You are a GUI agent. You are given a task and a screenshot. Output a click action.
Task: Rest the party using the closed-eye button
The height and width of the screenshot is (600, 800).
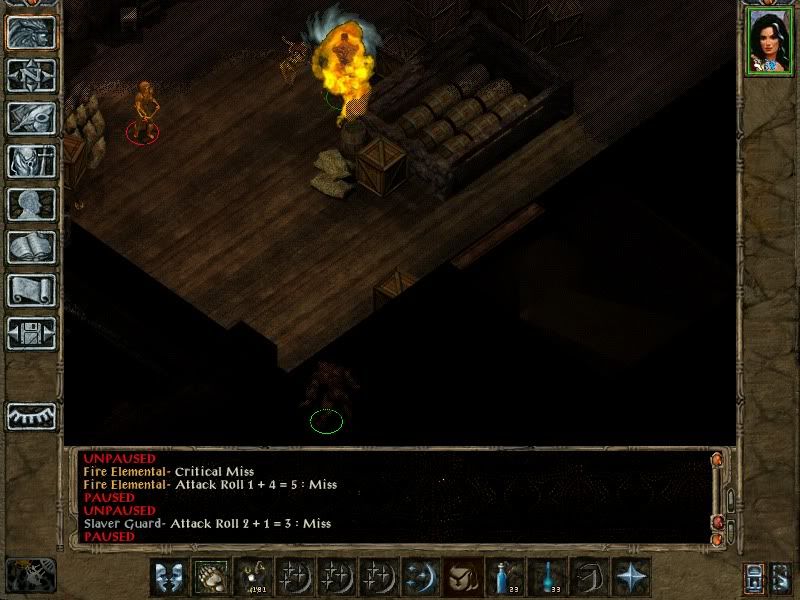[x=31, y=415]
